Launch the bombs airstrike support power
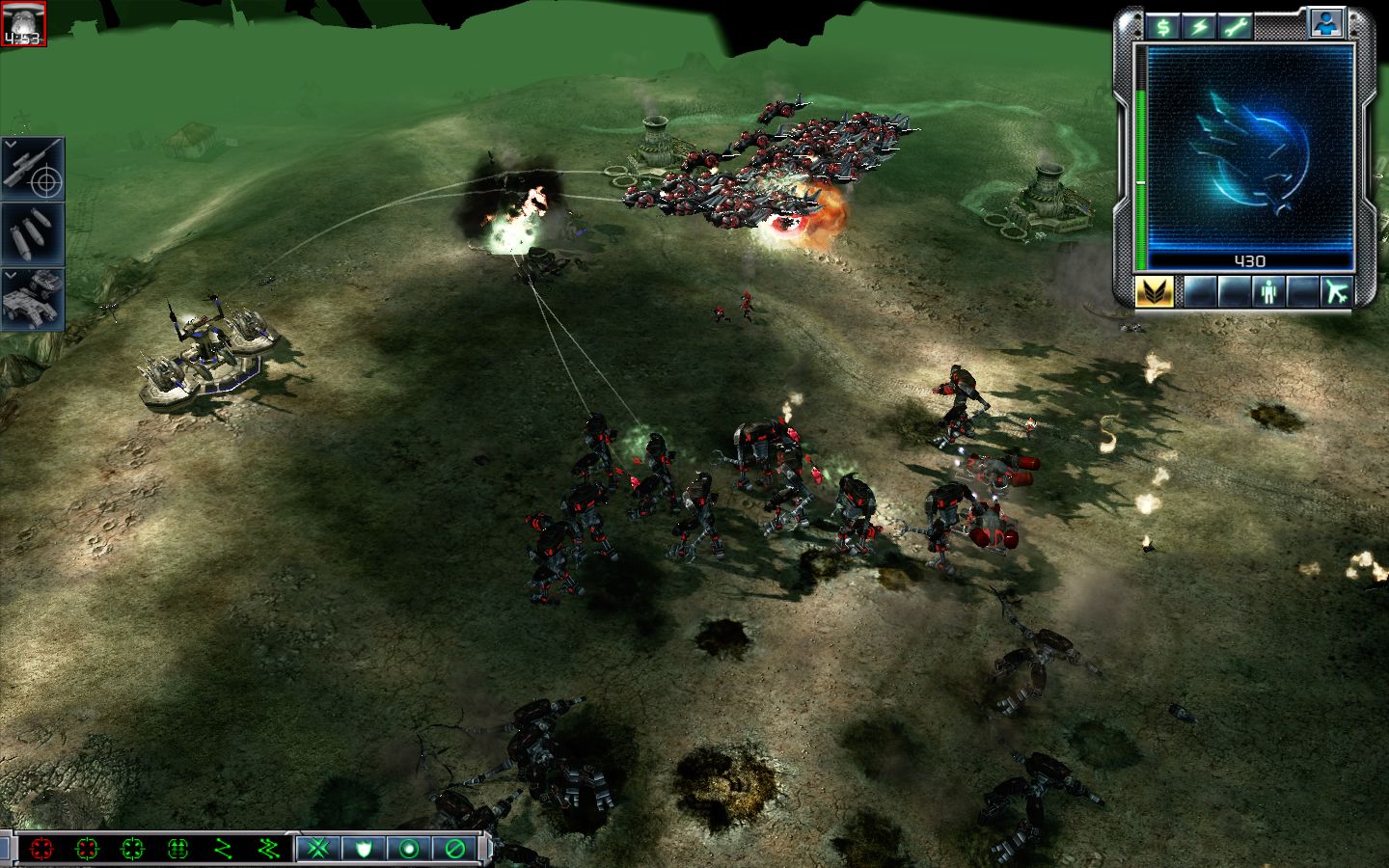Viewport: 1389px width, 868px height. click(x=33, y=232)
